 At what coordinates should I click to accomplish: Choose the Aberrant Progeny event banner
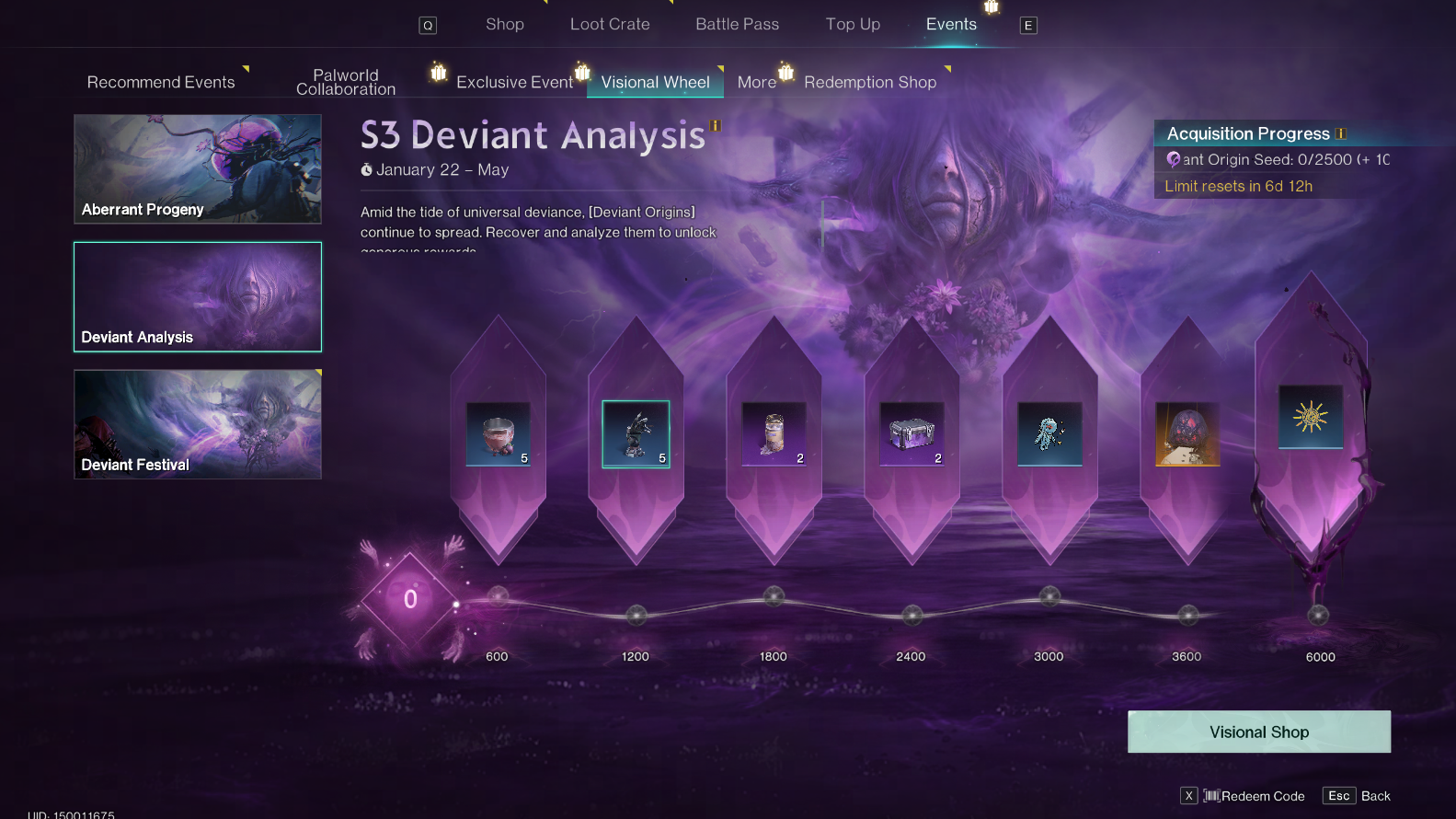pyautogui.click(x=198, y=168)
